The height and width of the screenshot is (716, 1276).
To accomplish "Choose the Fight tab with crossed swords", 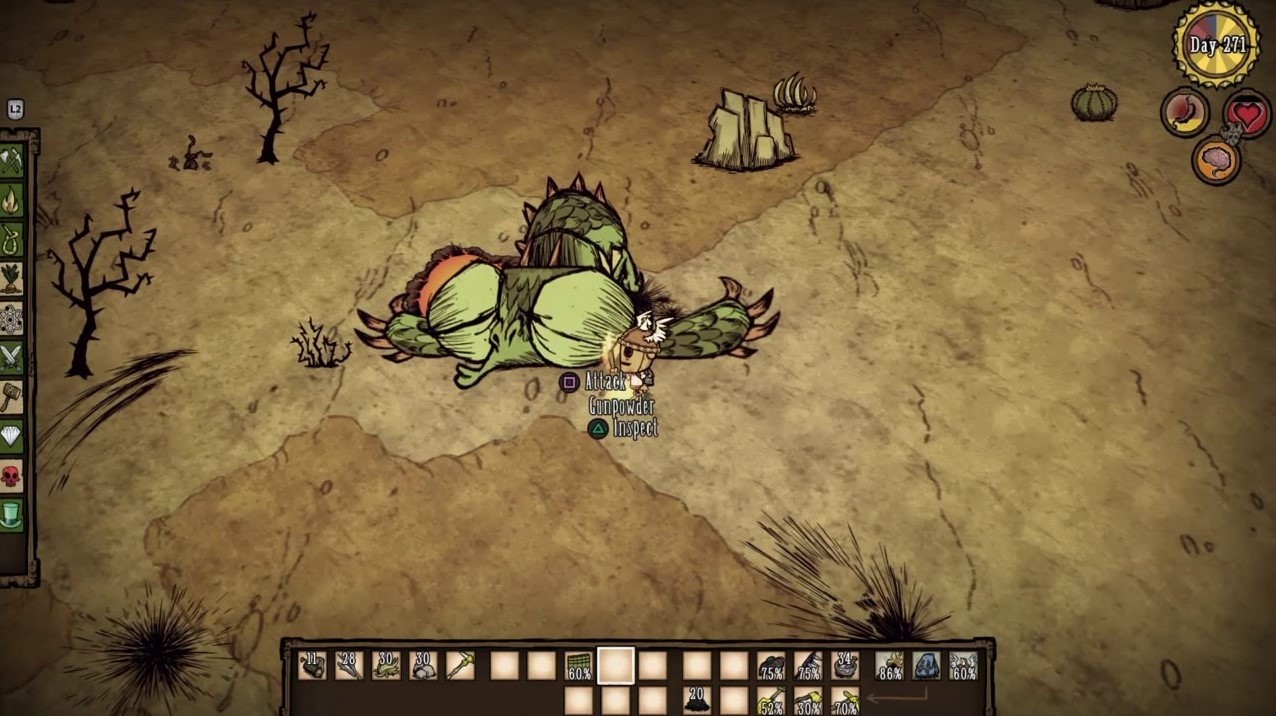I will pyautogui.click(x=11, y=357).
